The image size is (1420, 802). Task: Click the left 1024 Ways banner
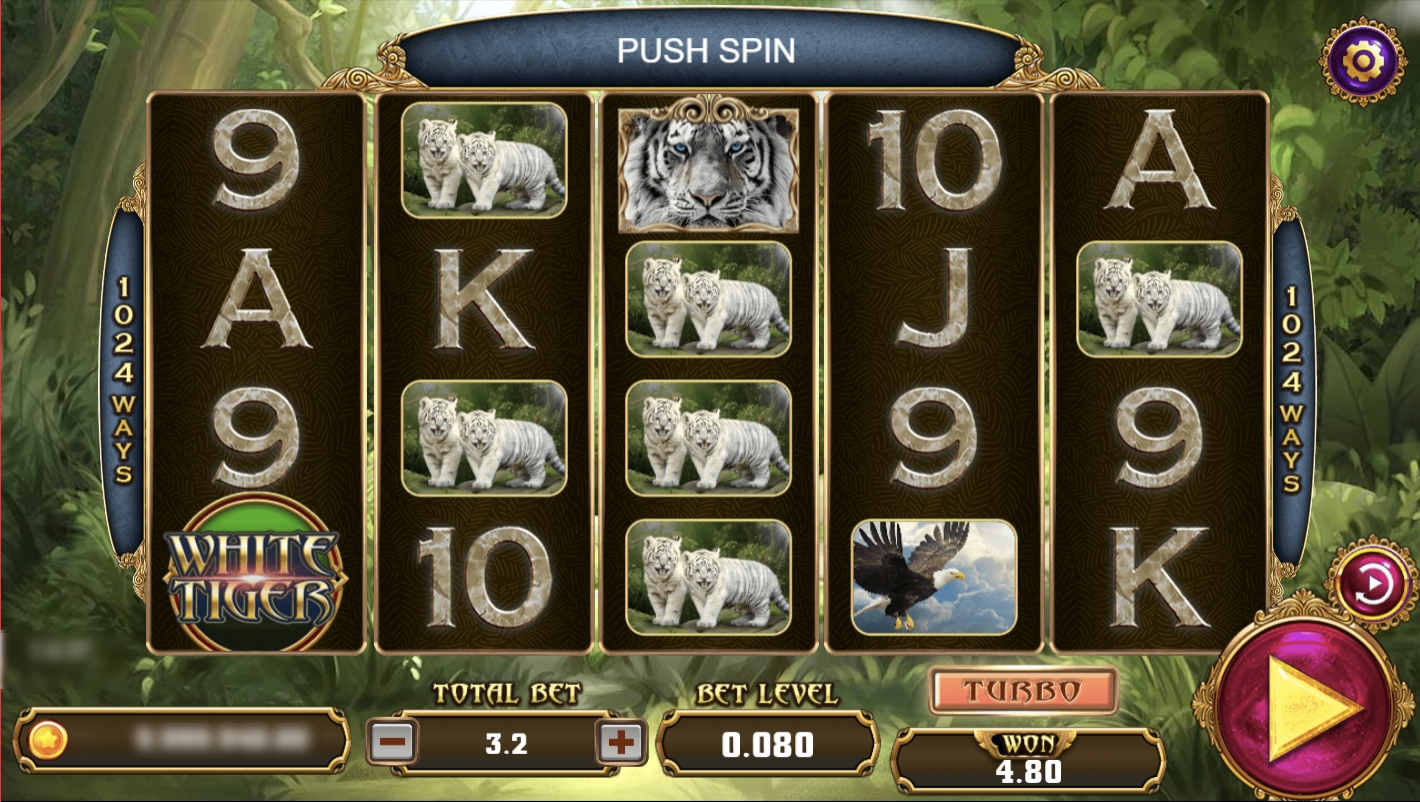(123, 378)
